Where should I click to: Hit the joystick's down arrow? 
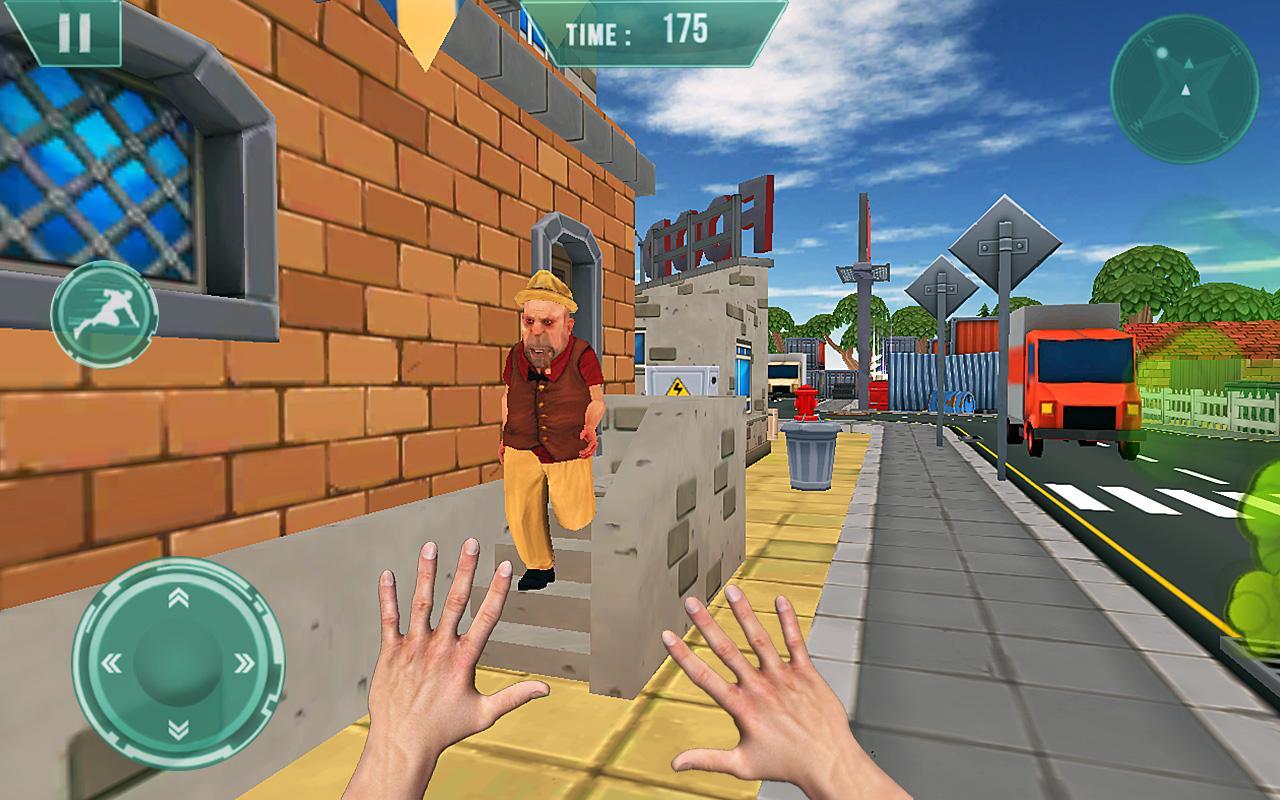tap(178, 727)
